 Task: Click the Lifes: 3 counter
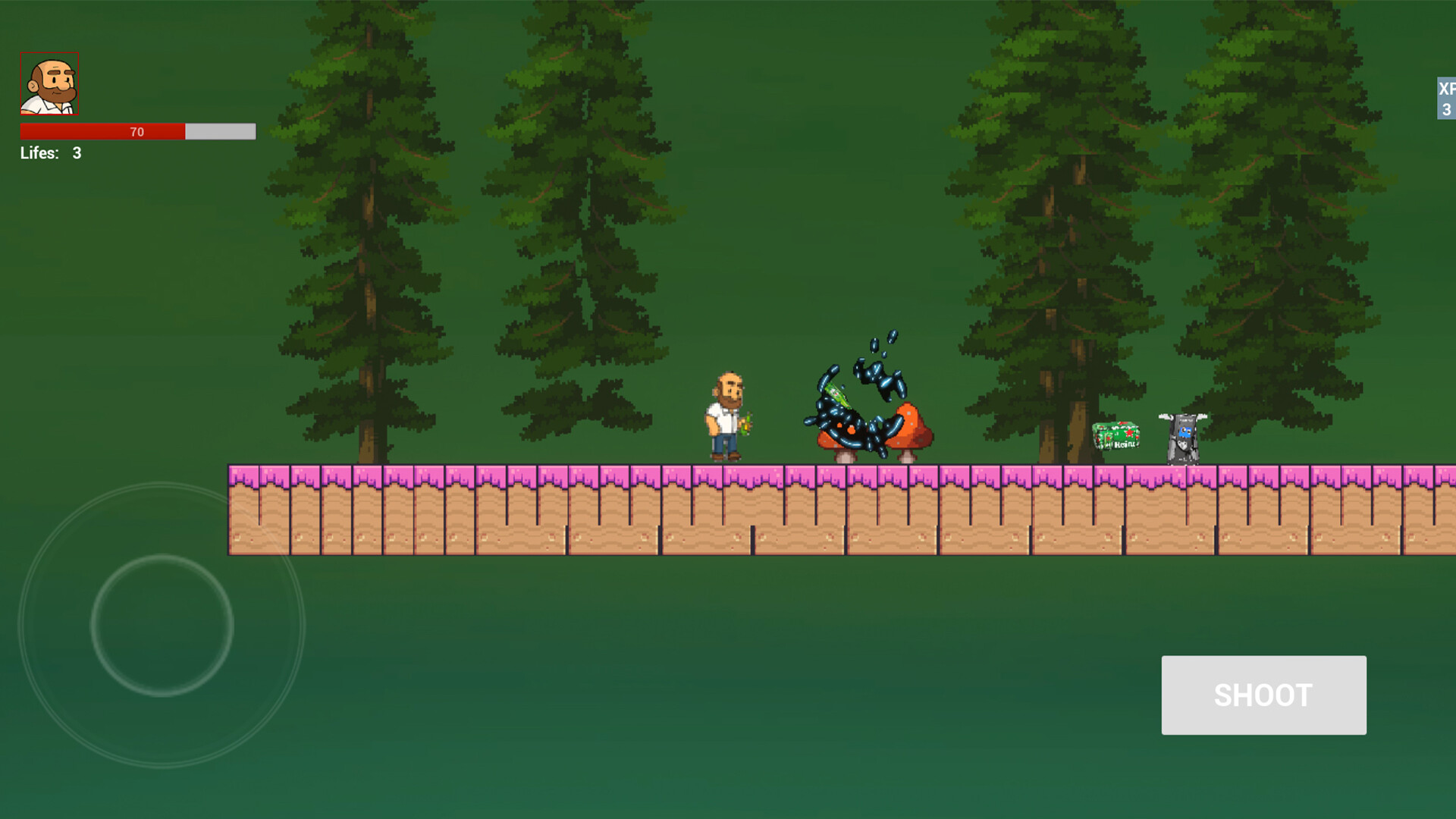click(51, 153)
